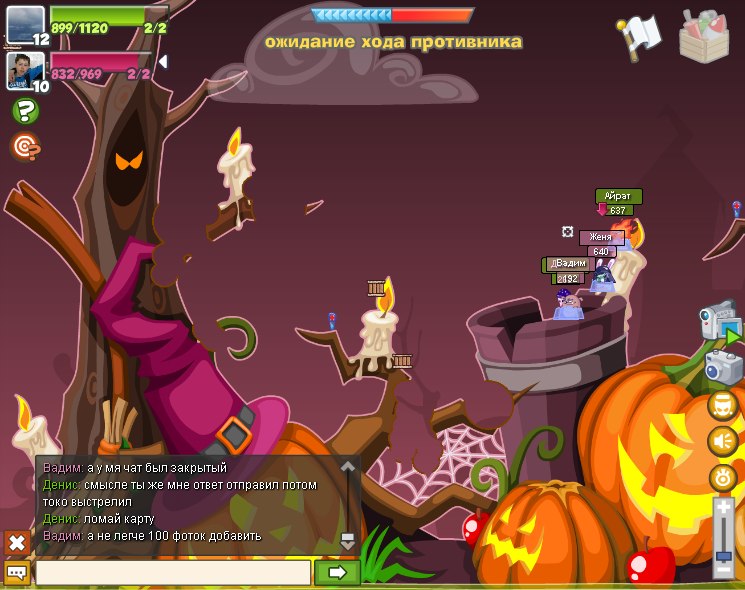Screen dimensions: 745x590
Task: Select the level 10 player avatar
Action: coord(25,70)
